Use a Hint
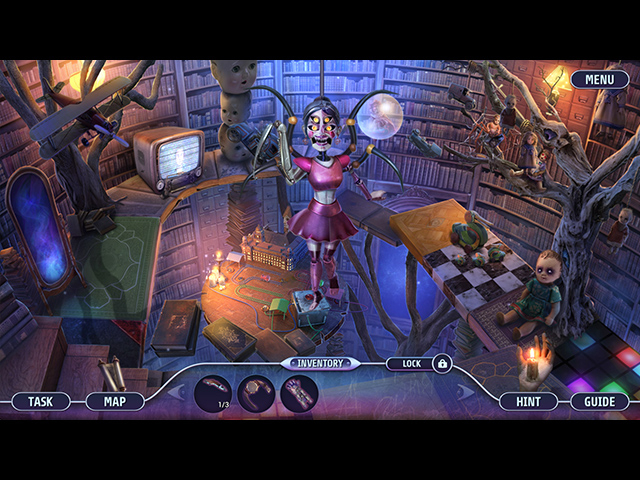Image resolution: width=640 pixels, height=480 pixels. point(529,401)
